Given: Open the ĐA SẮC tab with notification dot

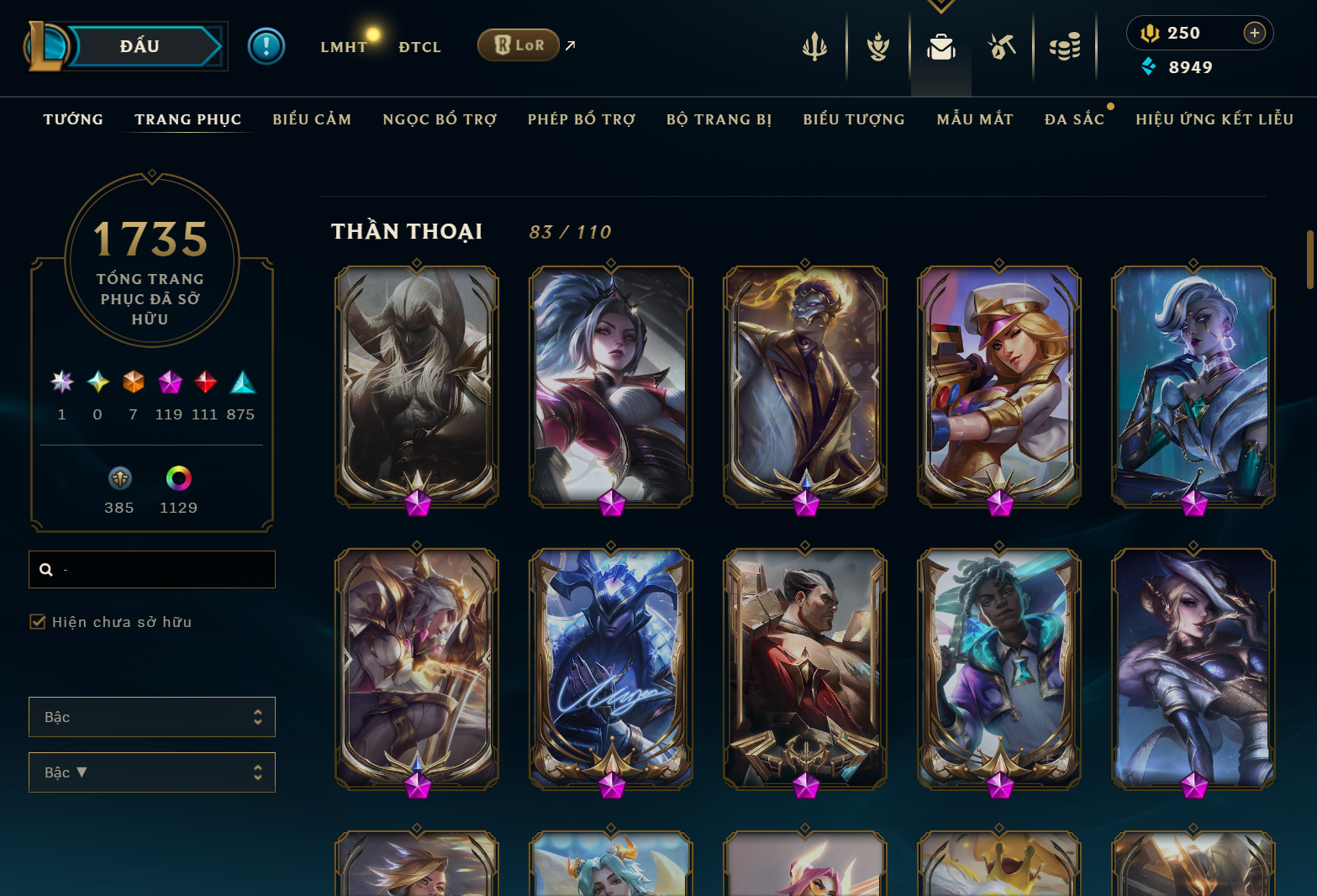Looking at the screenshot, I should [1075, 119].
